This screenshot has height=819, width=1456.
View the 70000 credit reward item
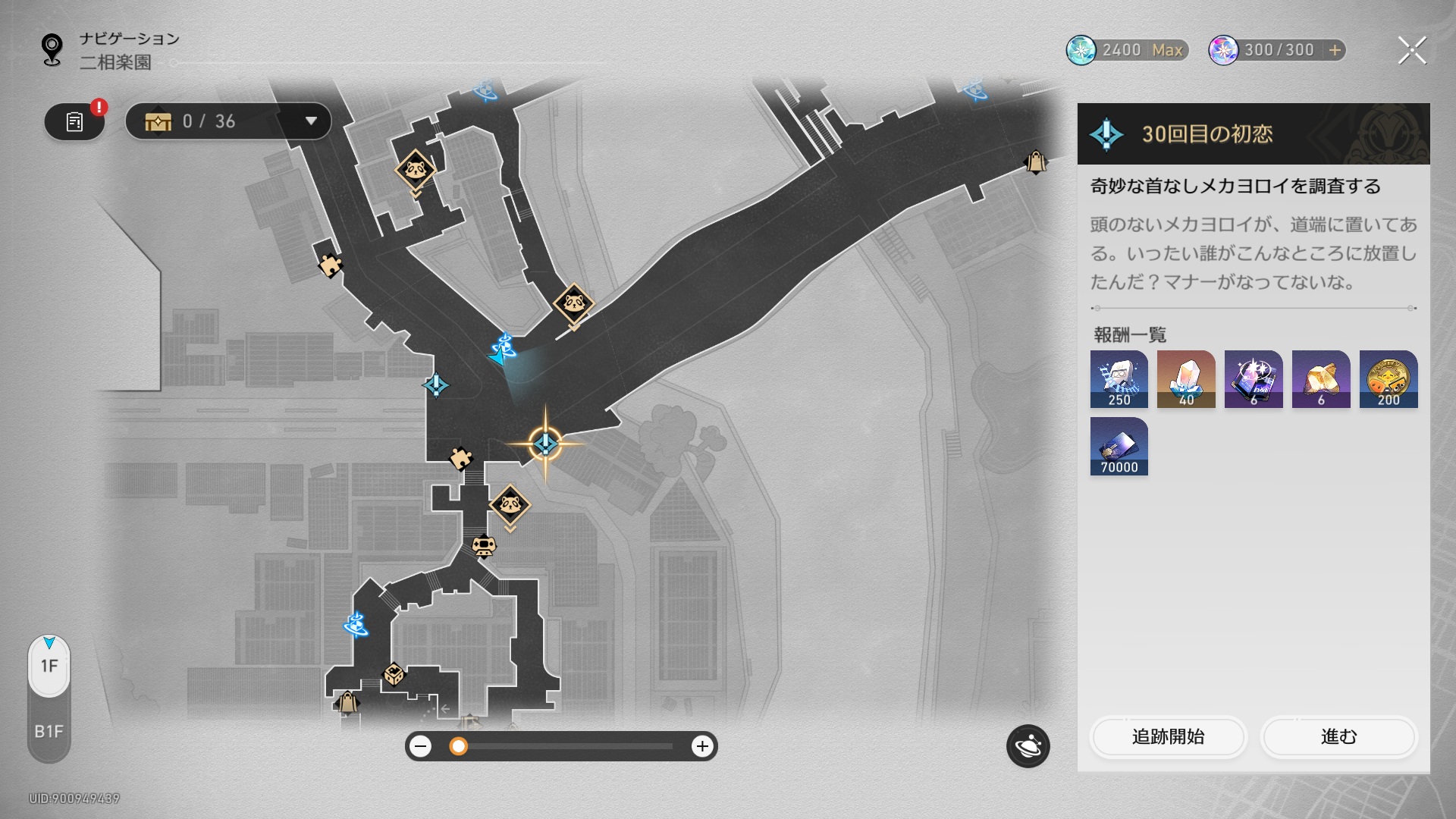(x=1119, y=447)
